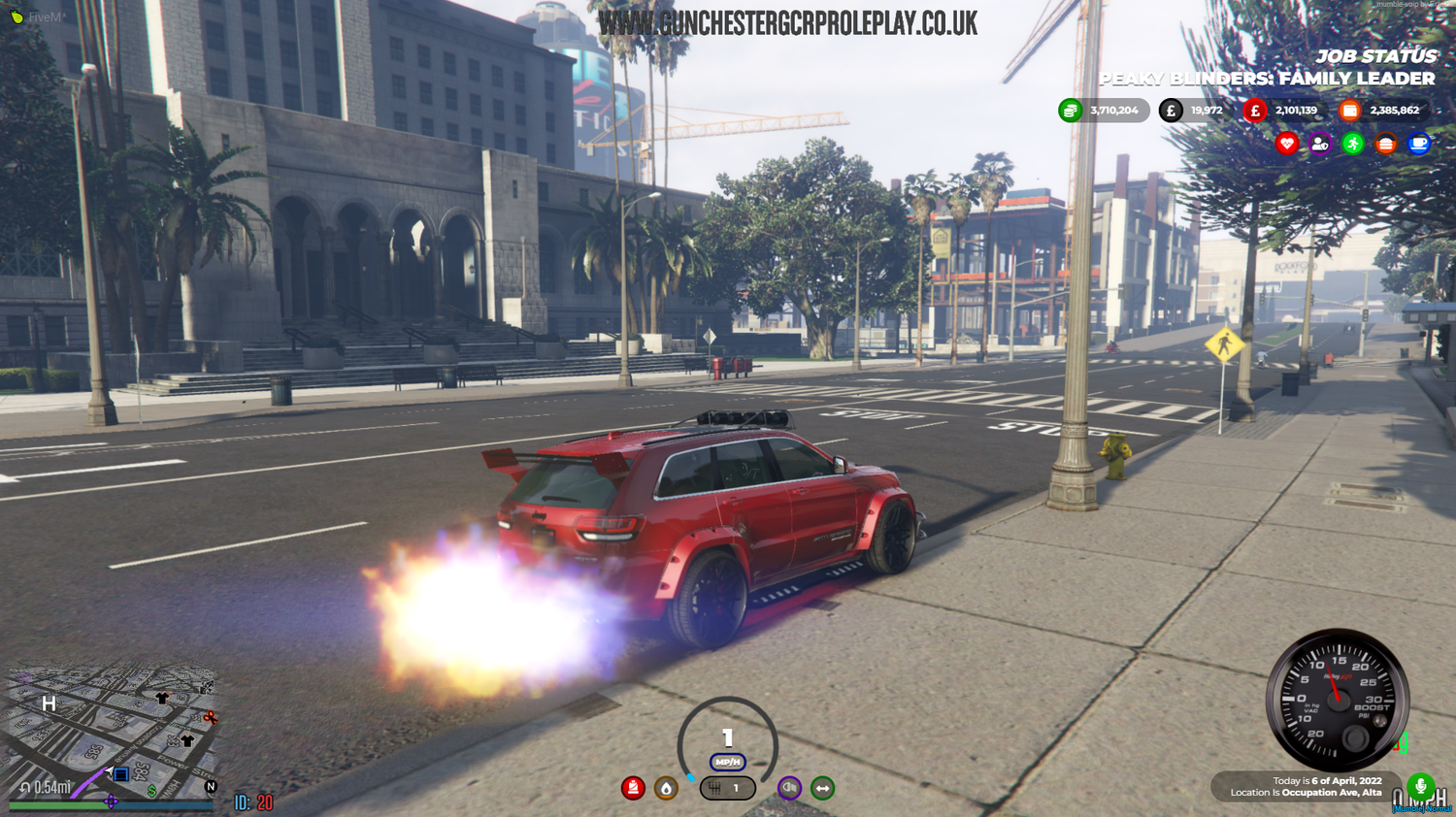Toggle the MP/H speed unit badge
Viewport: 1456px width, 817px height.
(x=726, y=762)
